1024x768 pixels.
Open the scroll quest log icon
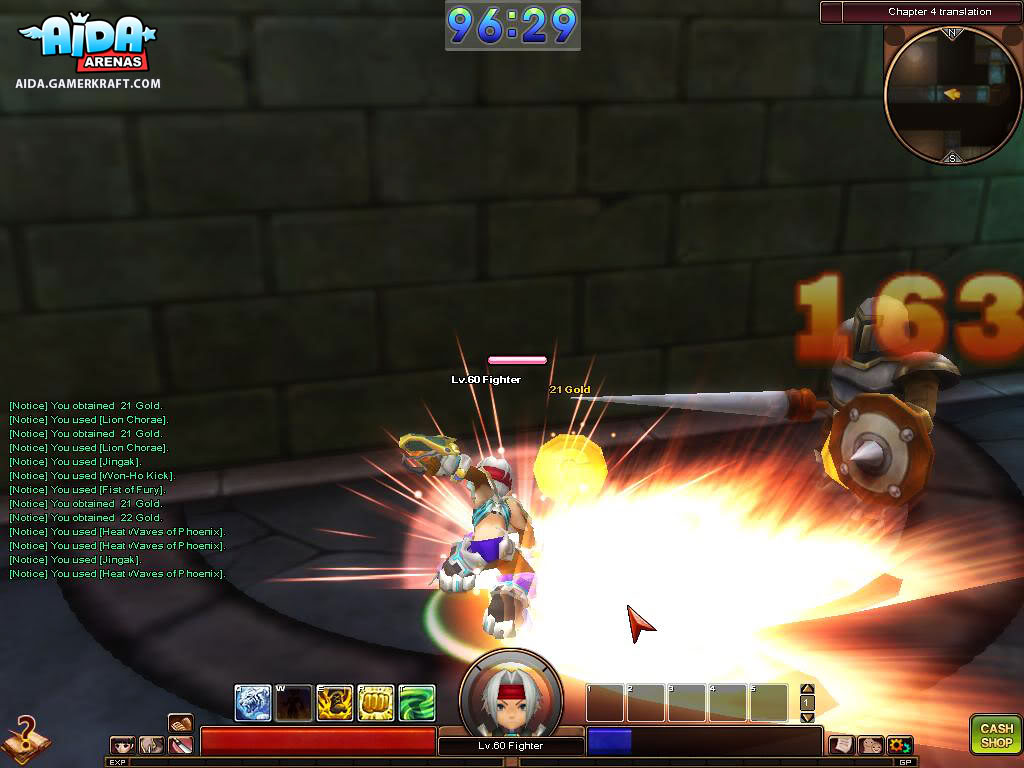[843, 745]
